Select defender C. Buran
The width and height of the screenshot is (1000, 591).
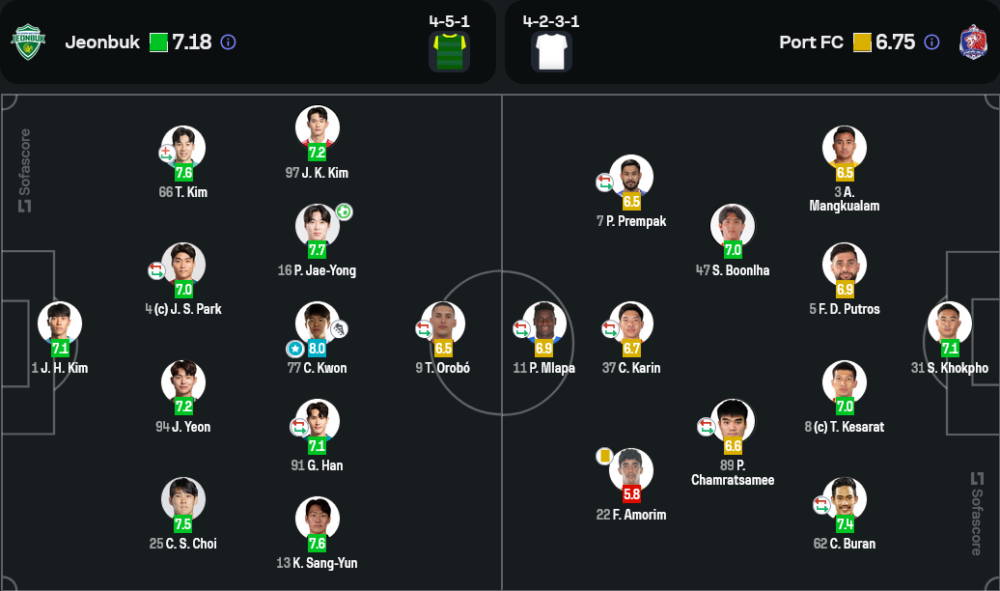coord(844,501)
